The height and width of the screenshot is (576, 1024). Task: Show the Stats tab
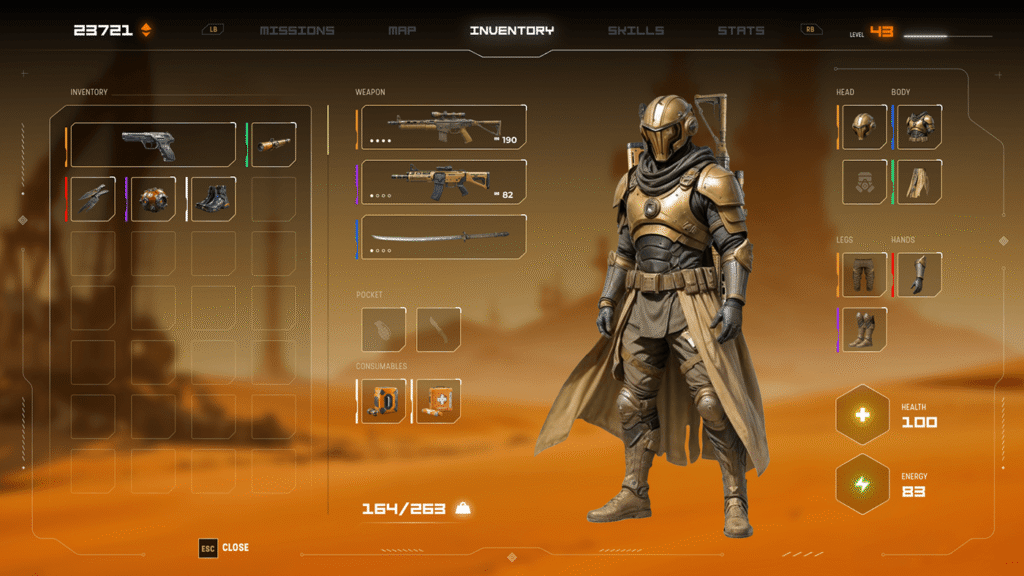point(741,31)
